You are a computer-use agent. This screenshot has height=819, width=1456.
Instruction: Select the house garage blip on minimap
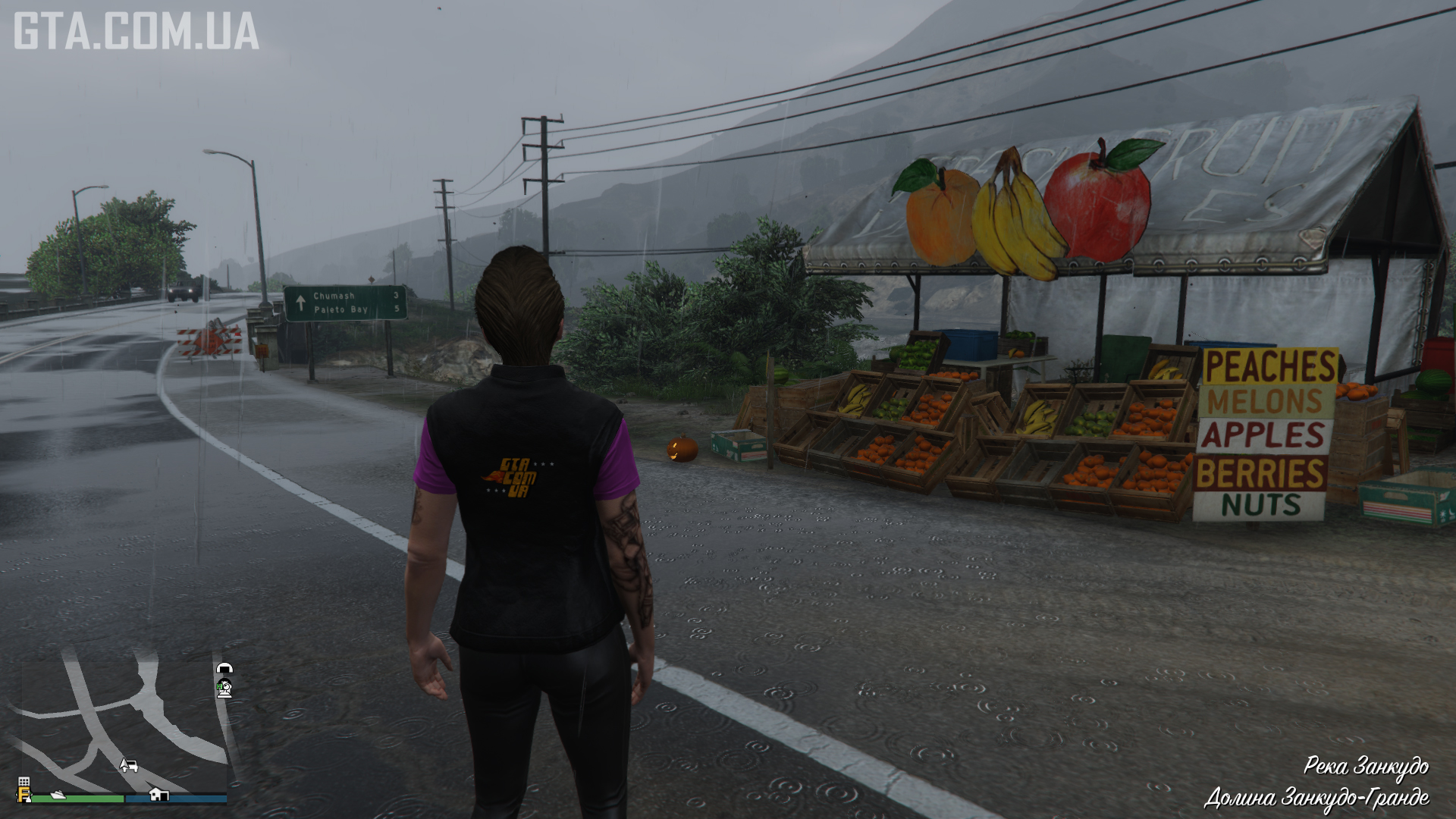[158, 794]
